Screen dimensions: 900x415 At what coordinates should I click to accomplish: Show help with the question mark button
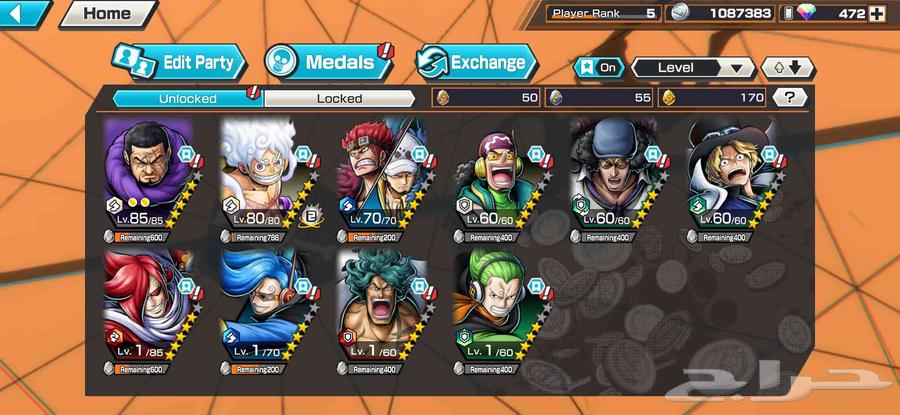click(x=790, y=97)
